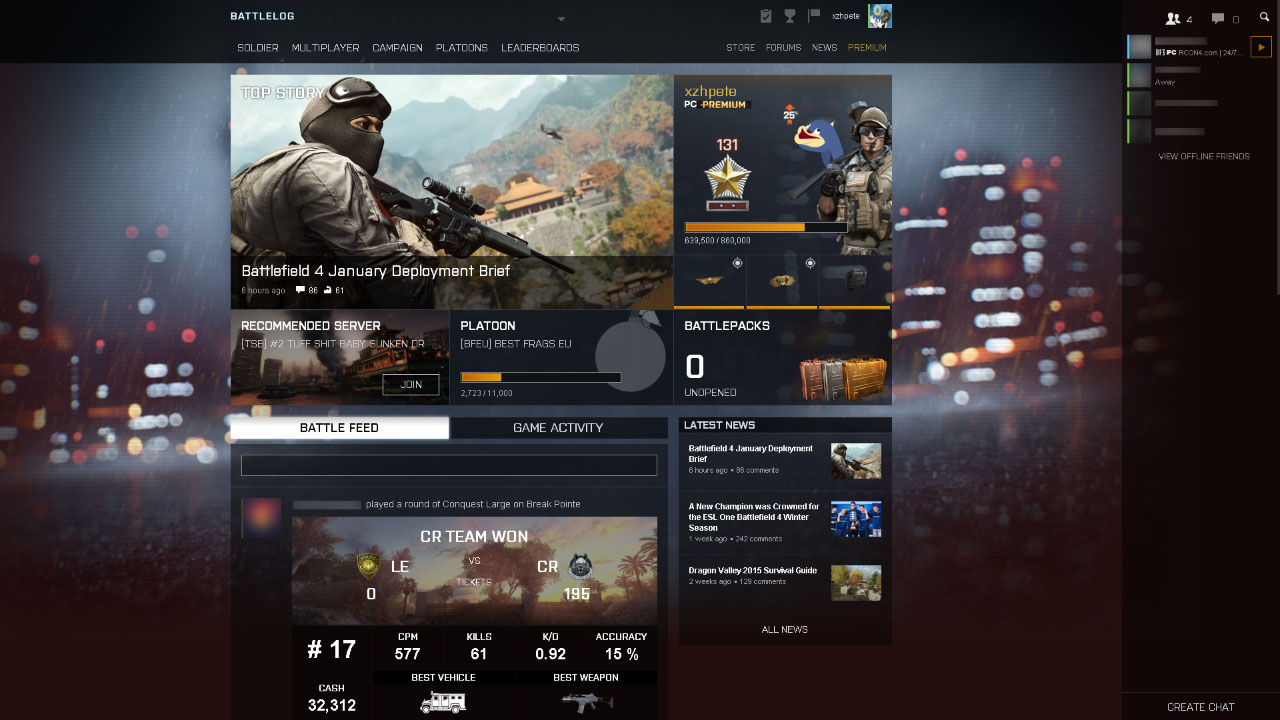Select the Best Weapon rifle icon
Screen dimensions: 1280x720
click(588, 701)
